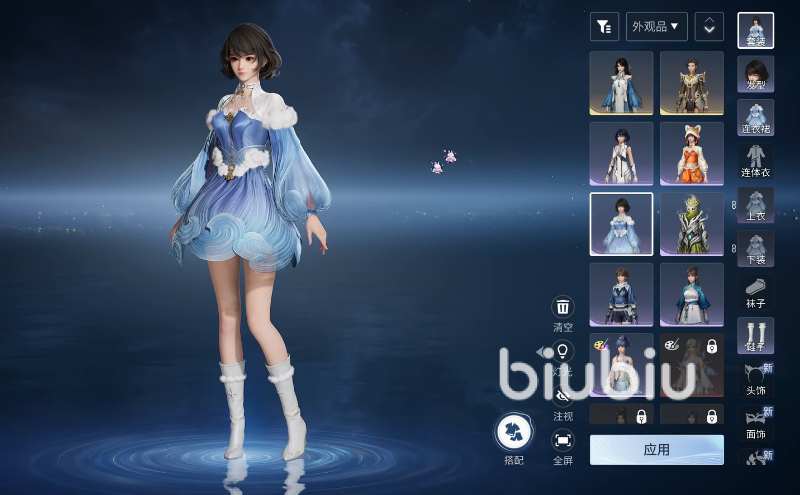800x495 pixels.
Task: Click the filter funnel icon
Action: click(x=604, y=26)
